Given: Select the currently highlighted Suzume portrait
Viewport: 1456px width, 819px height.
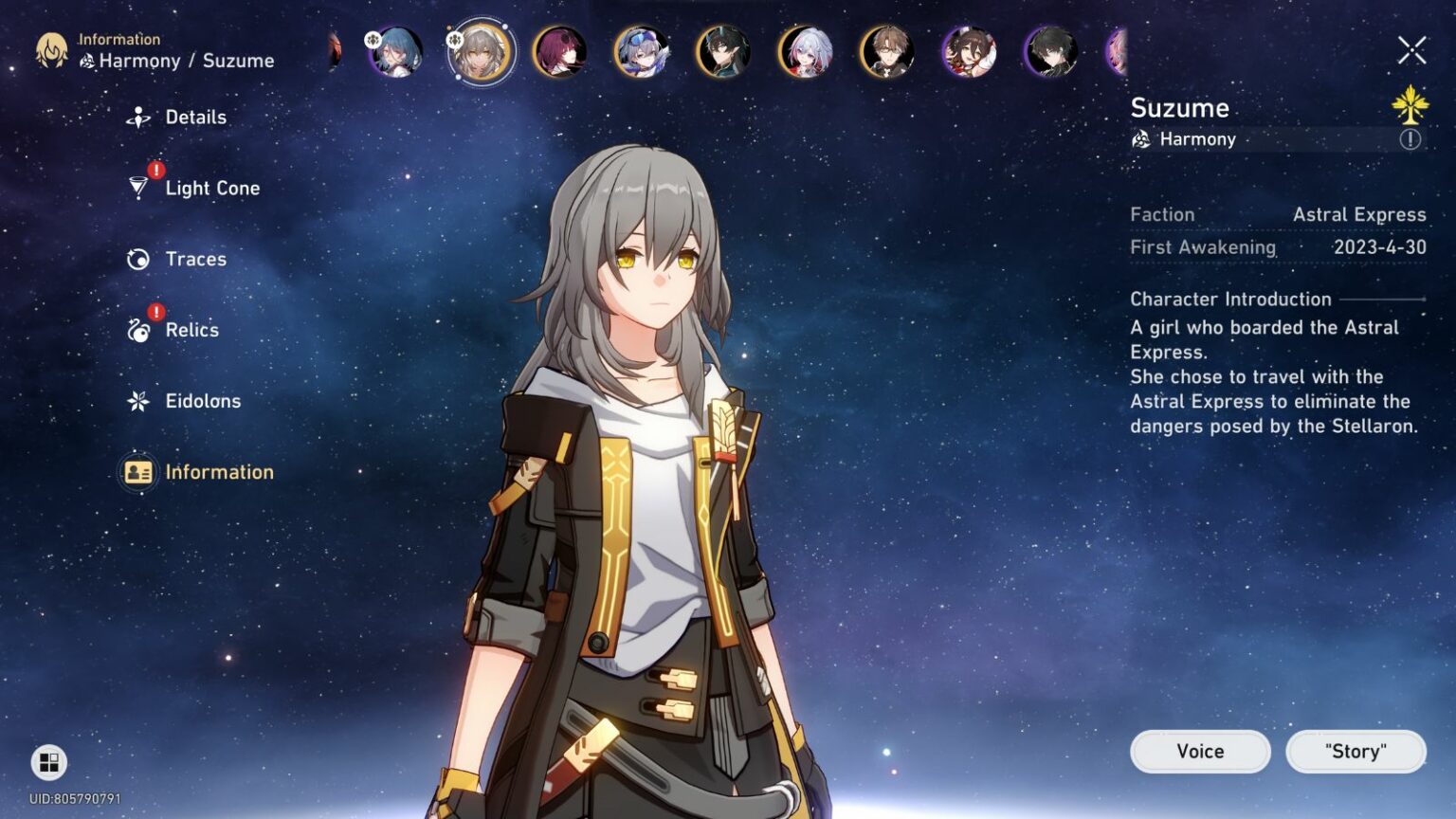Looking at the screenshot, I should pos(481,54).
